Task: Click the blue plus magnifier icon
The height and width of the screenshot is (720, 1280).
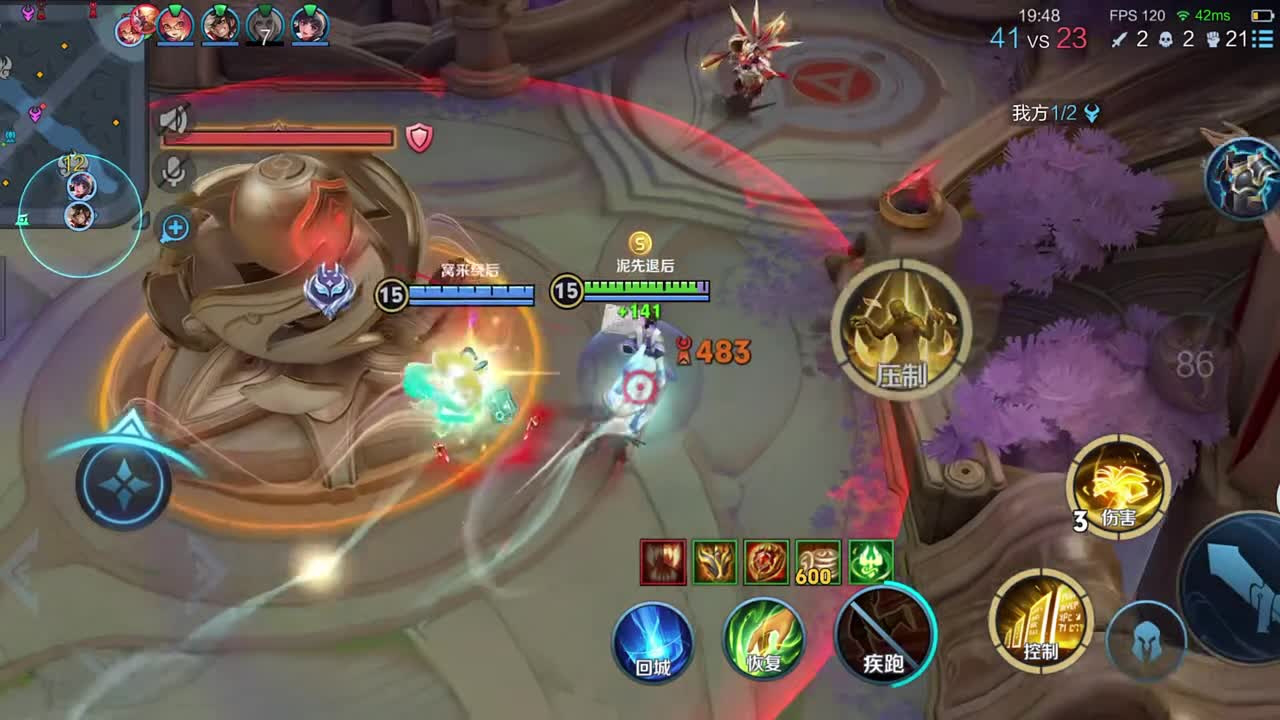Action: [175, 228]
